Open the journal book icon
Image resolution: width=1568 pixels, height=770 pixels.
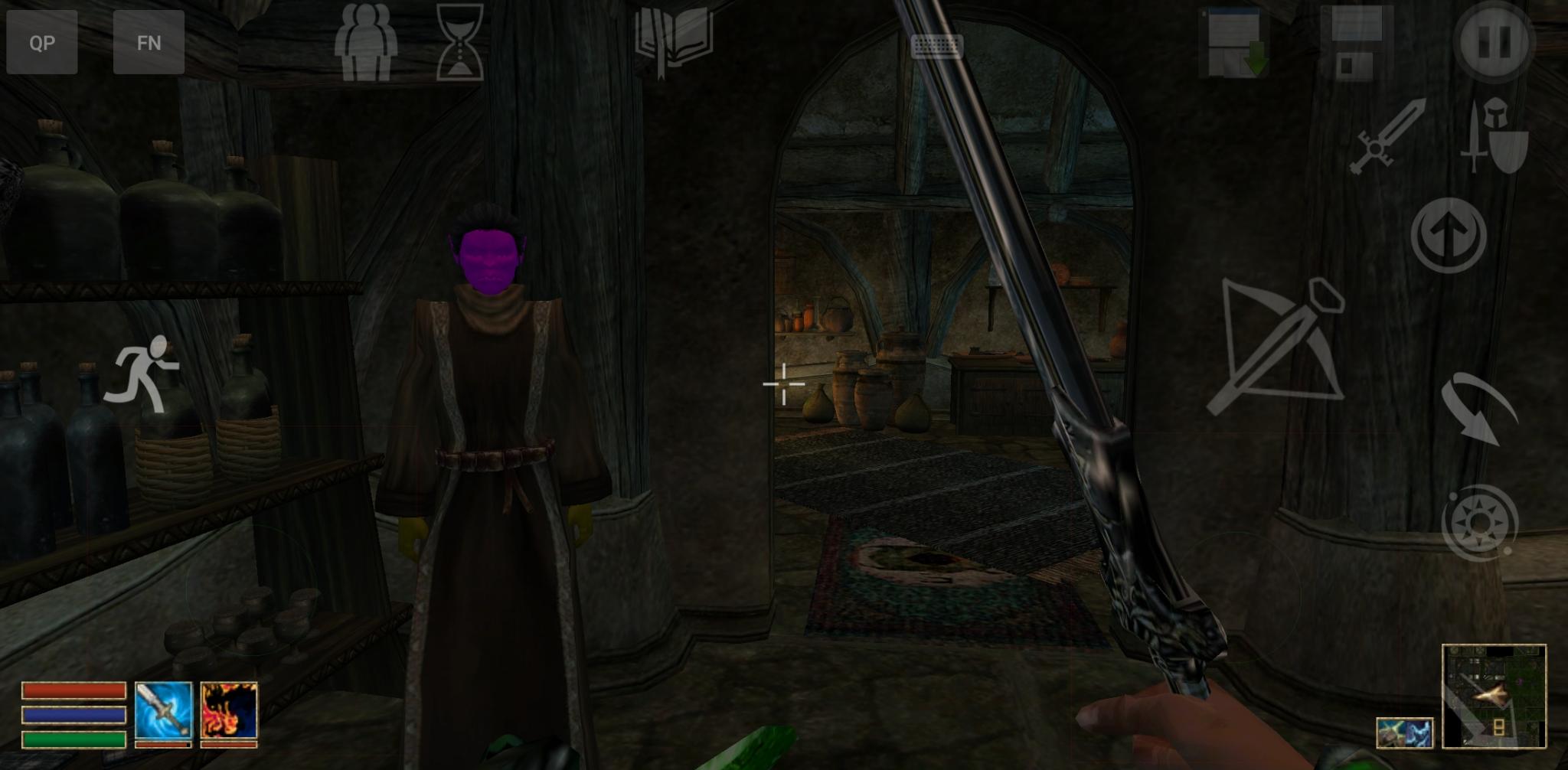(x=673, y=41)
